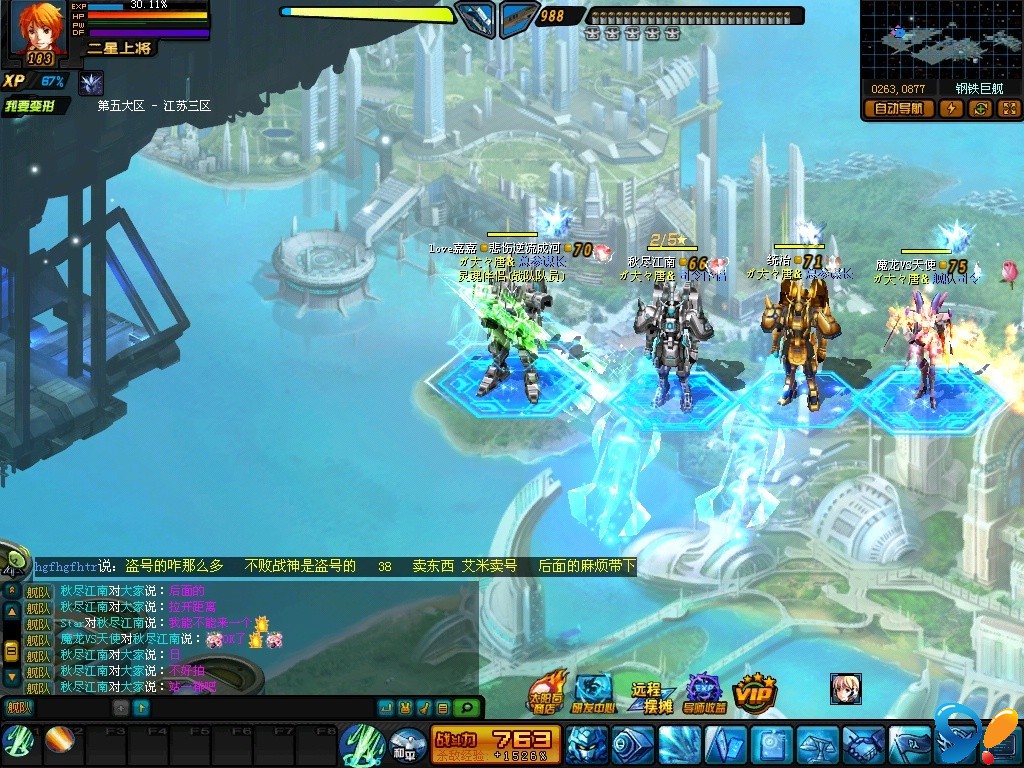The height and width of the screenshot is (768, 1024).
Task: Click the 自动导航 auto-navigation button
Action: pyautogui.click(x=898, y=109)
